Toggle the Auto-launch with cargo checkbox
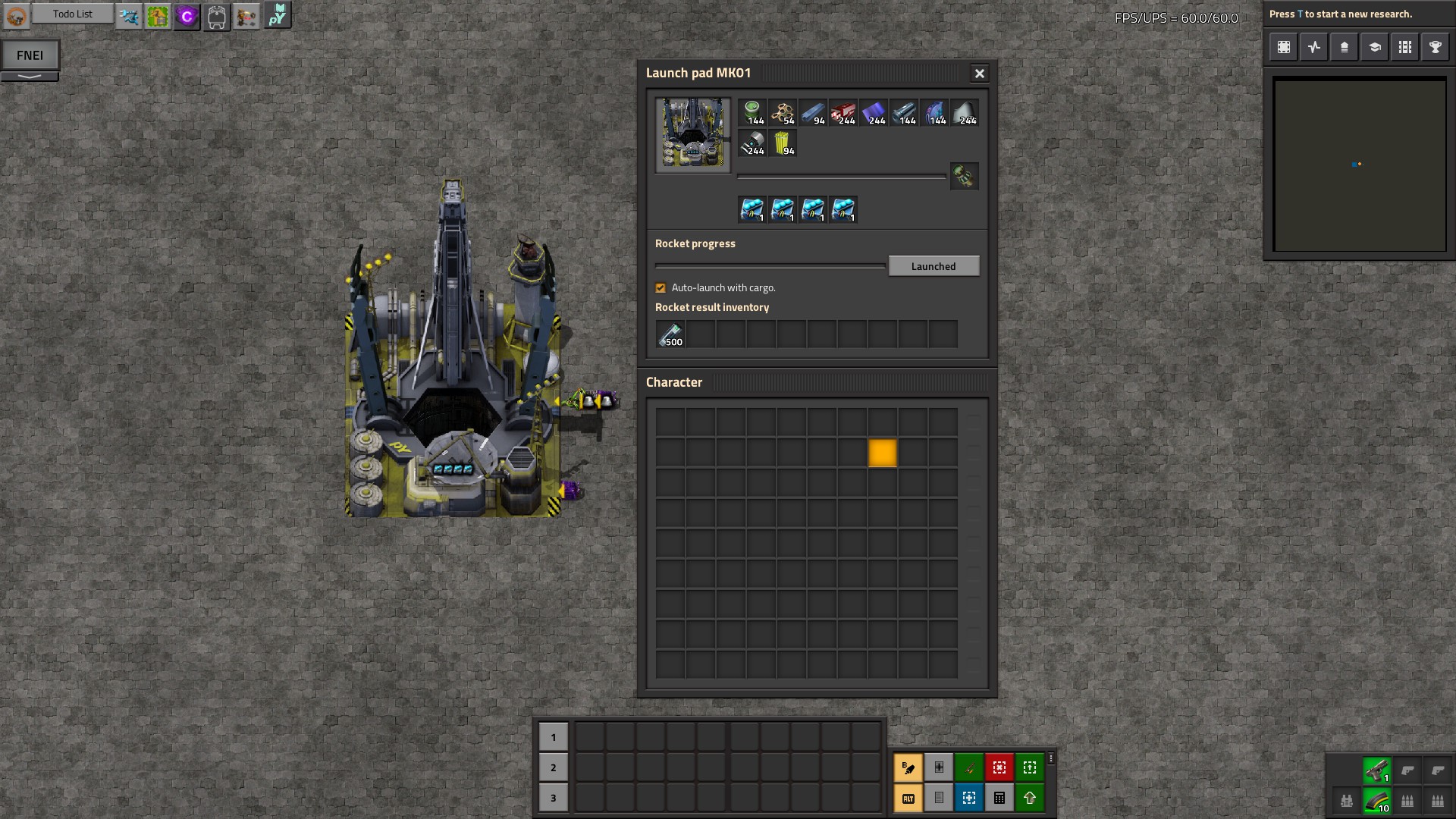Viewport: 1456px width, 819px height. tap(661, 288)
